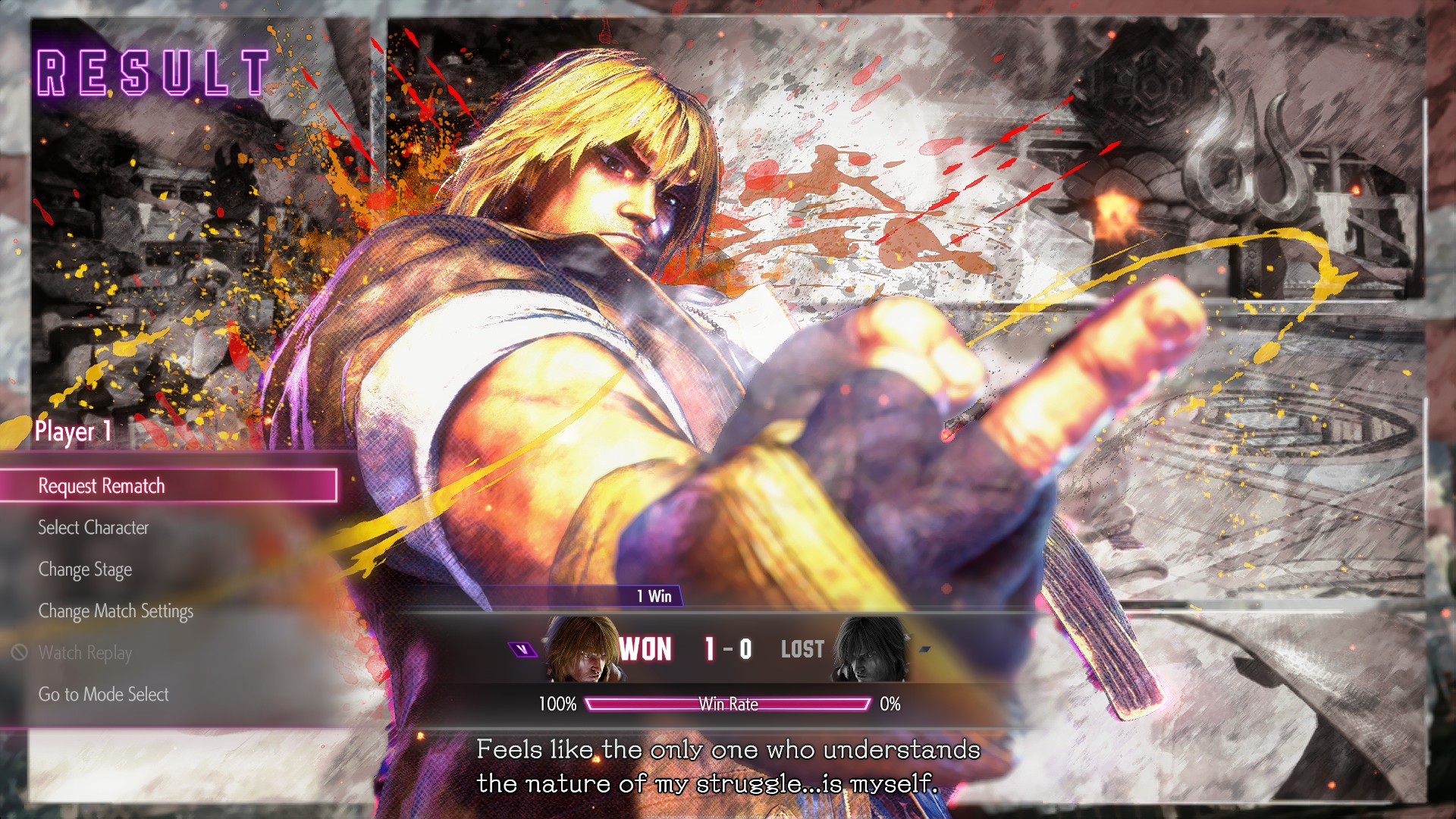Open Change Match Settings
The image size is (1456, 819).
pos(116,611)
